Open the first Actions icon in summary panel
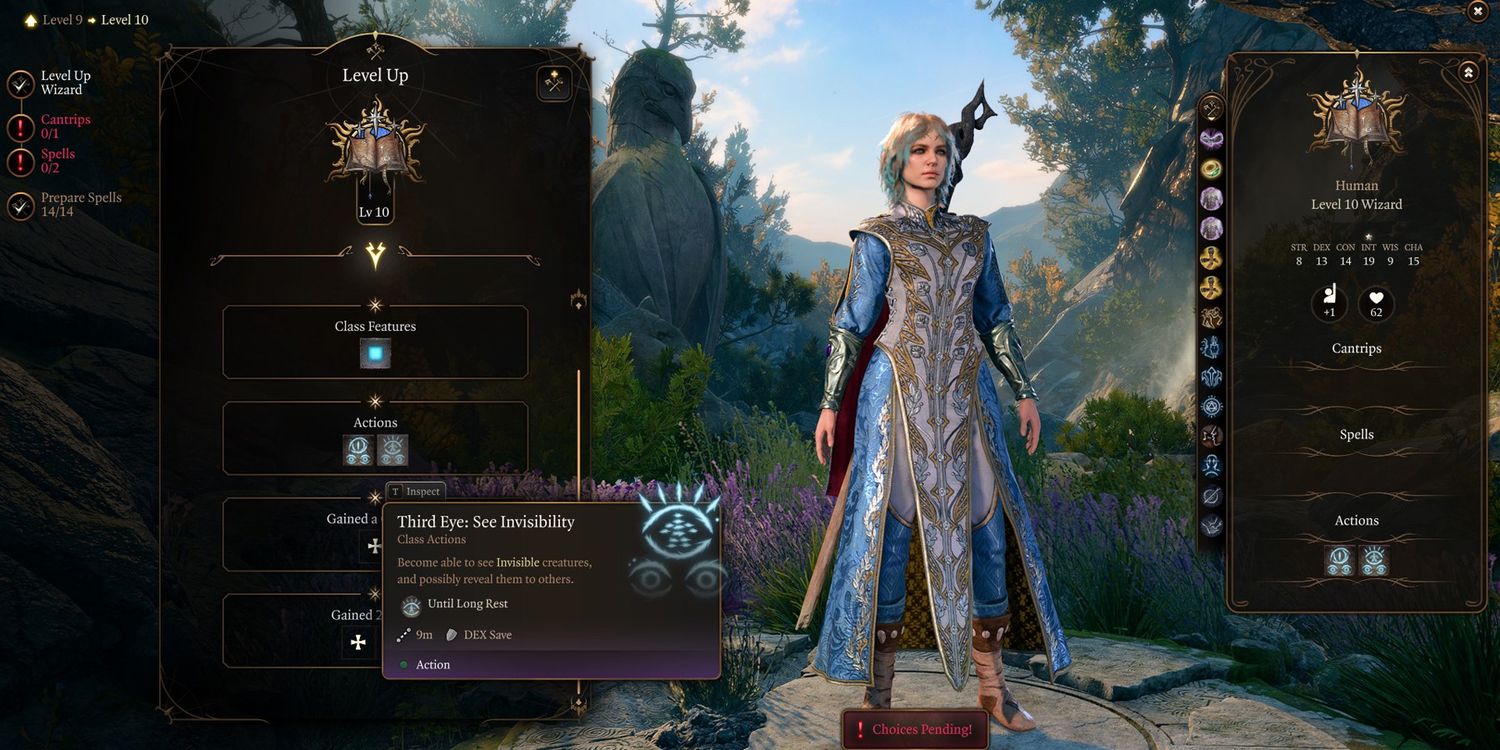This screenshot has height=750, width=1500. 1339,561
